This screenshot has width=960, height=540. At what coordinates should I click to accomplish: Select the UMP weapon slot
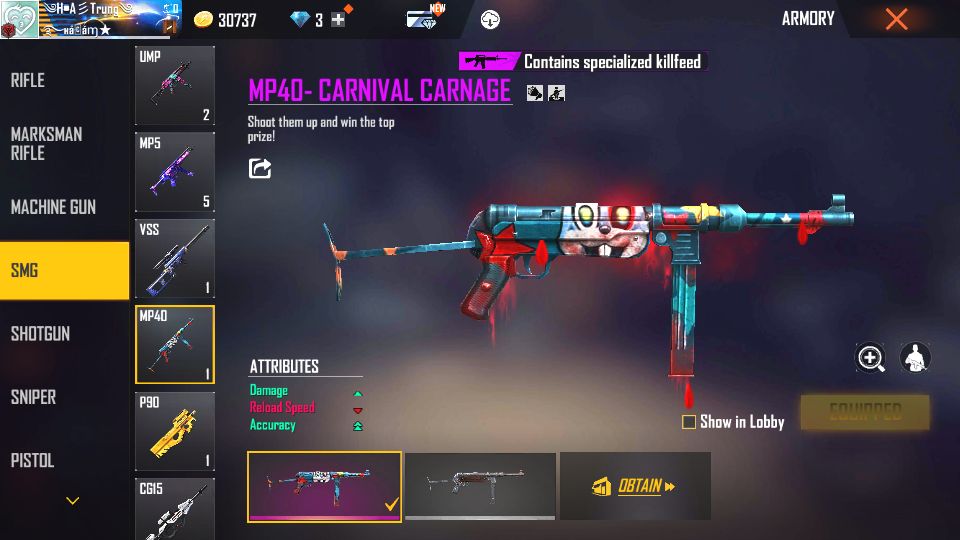(175, 86)
